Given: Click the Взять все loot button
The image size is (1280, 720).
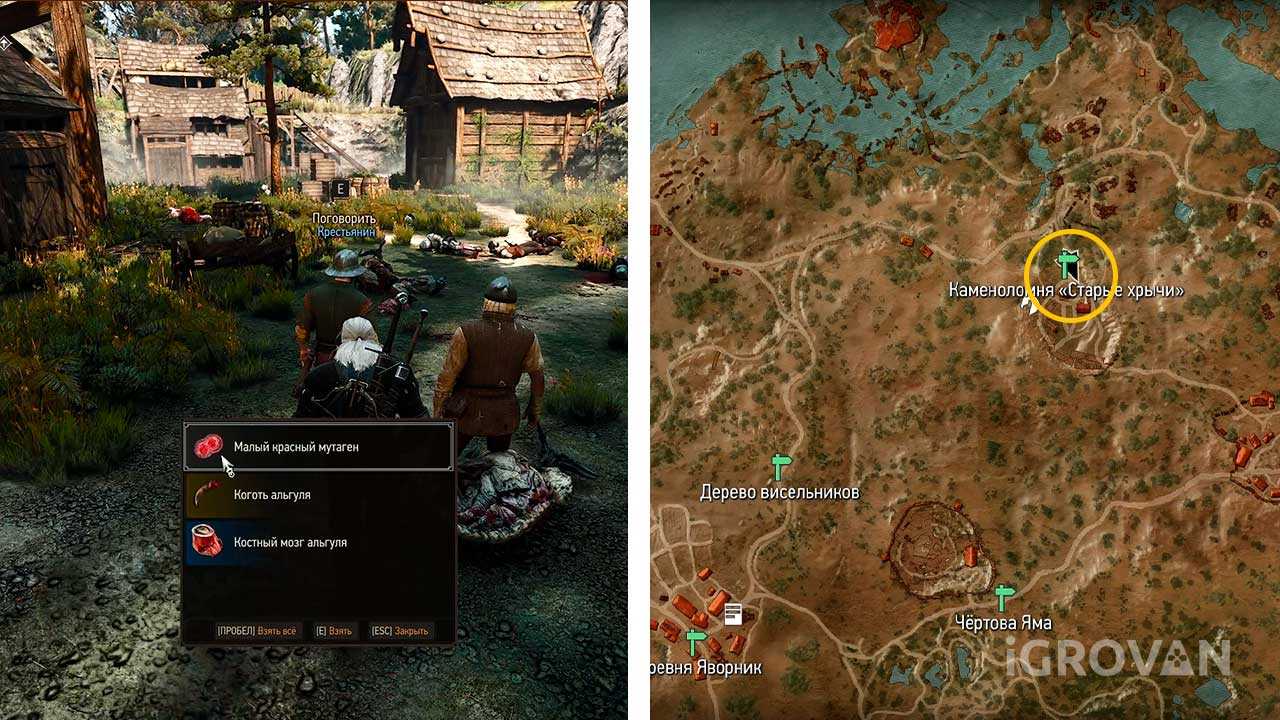Looking at the screenshot, I should tap(256, 631).
